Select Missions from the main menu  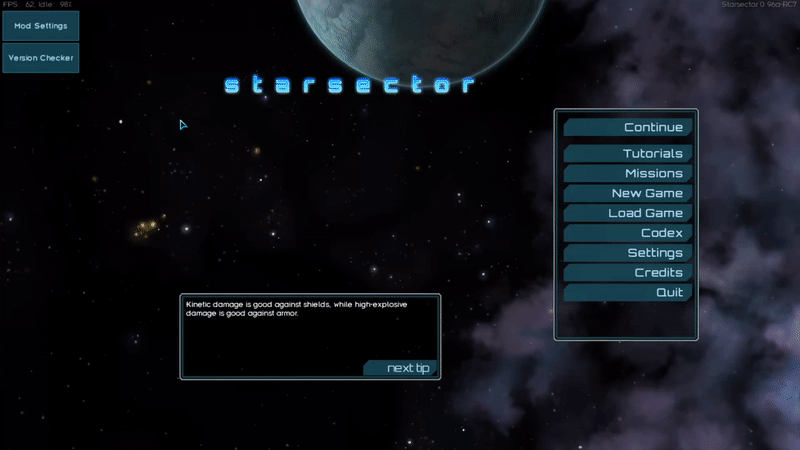627,173
